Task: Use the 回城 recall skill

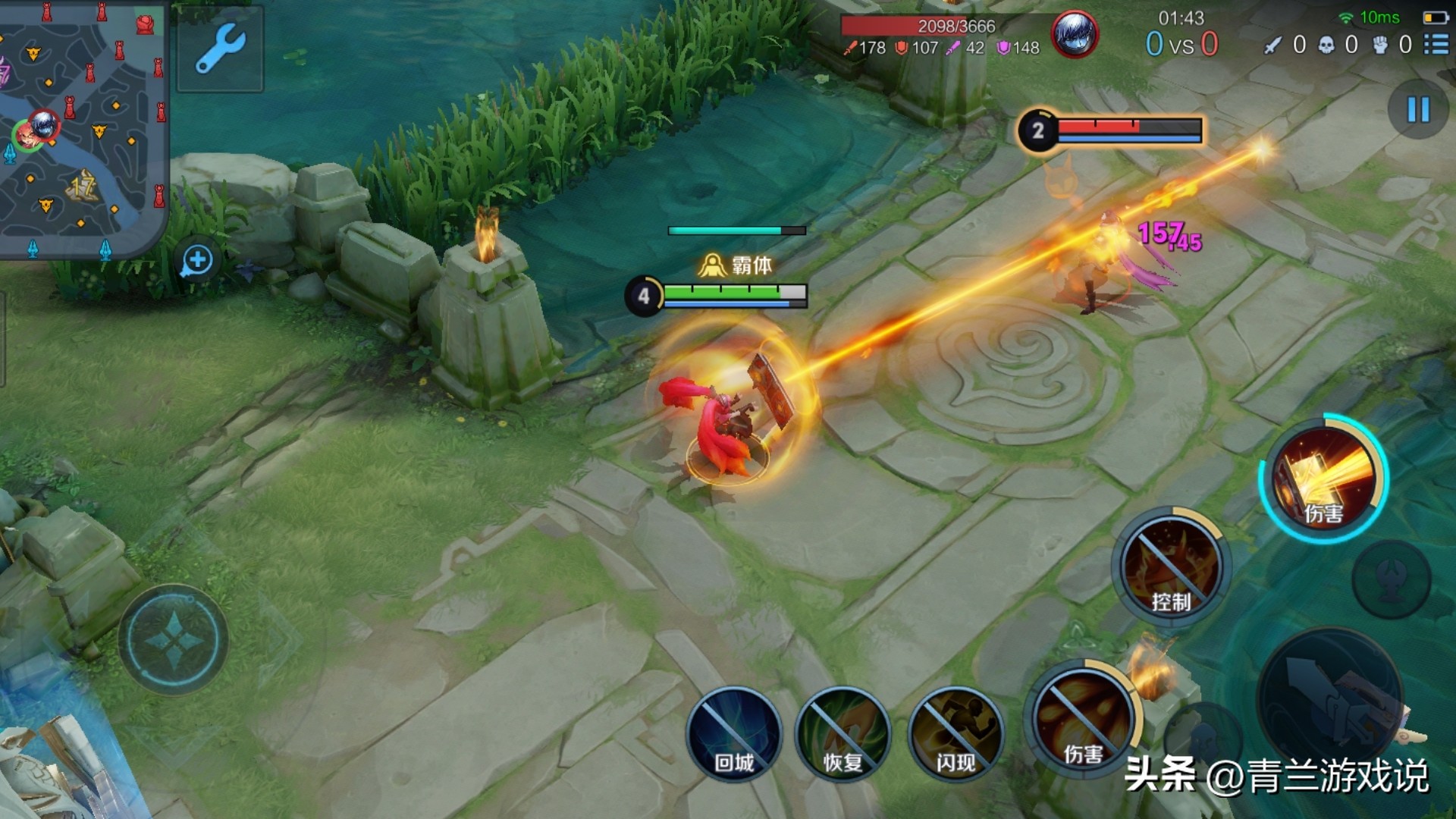Action: 733,734
